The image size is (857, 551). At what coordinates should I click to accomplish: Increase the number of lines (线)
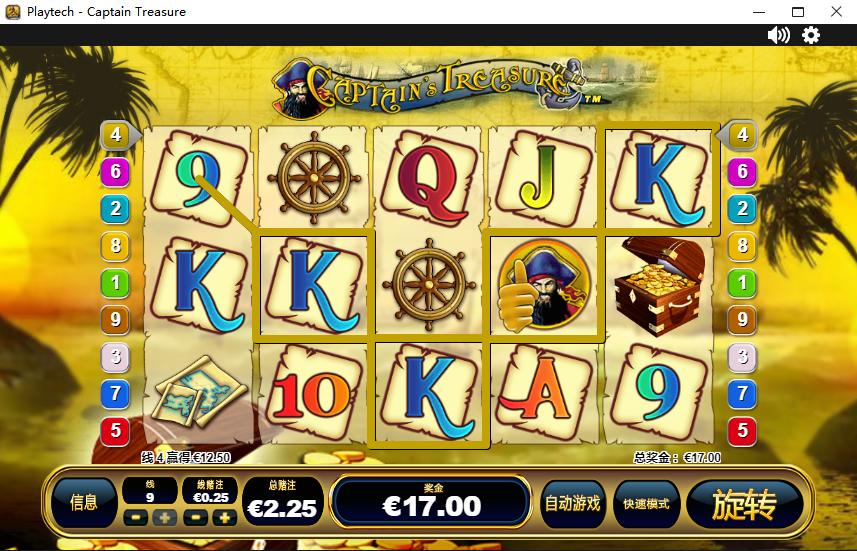pyautogui.click(x=163, y=518)
